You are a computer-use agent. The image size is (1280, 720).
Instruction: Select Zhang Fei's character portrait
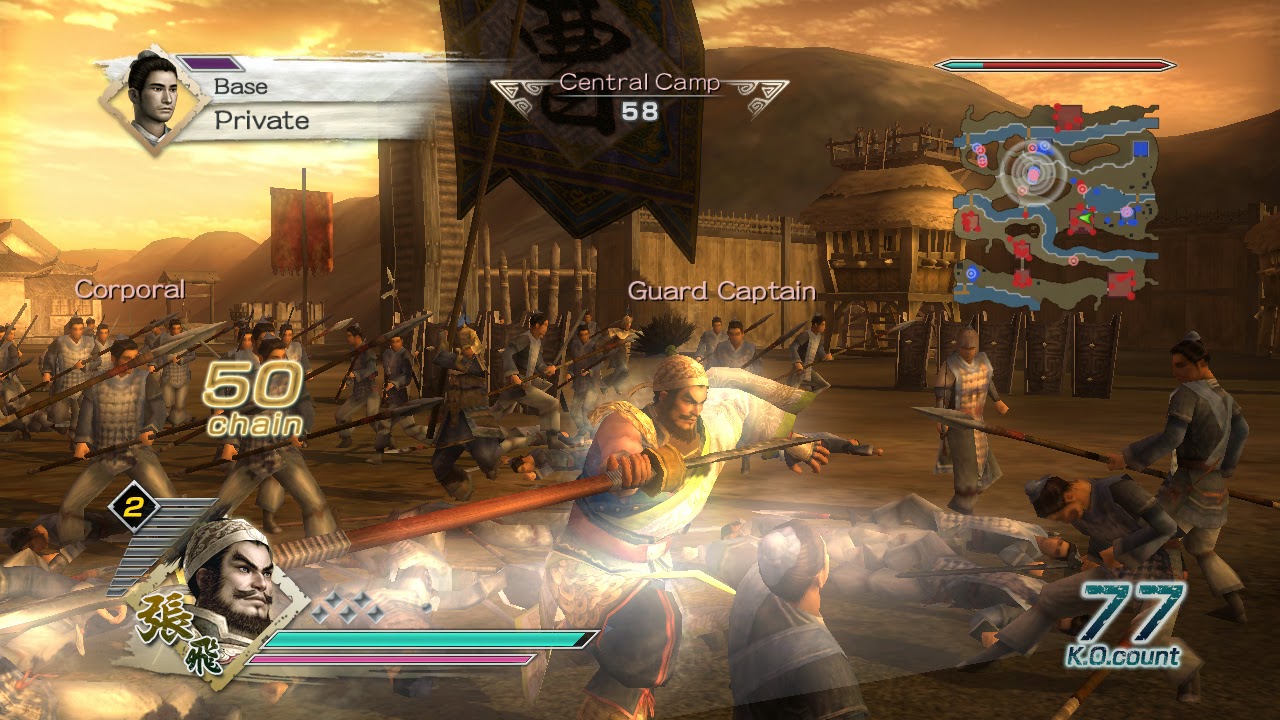coord(228,577)
